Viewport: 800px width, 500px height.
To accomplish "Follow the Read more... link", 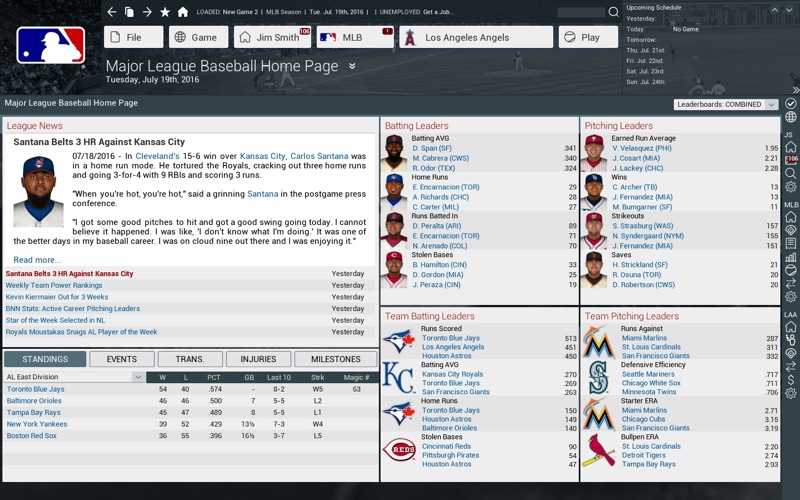I will [37, 260].
